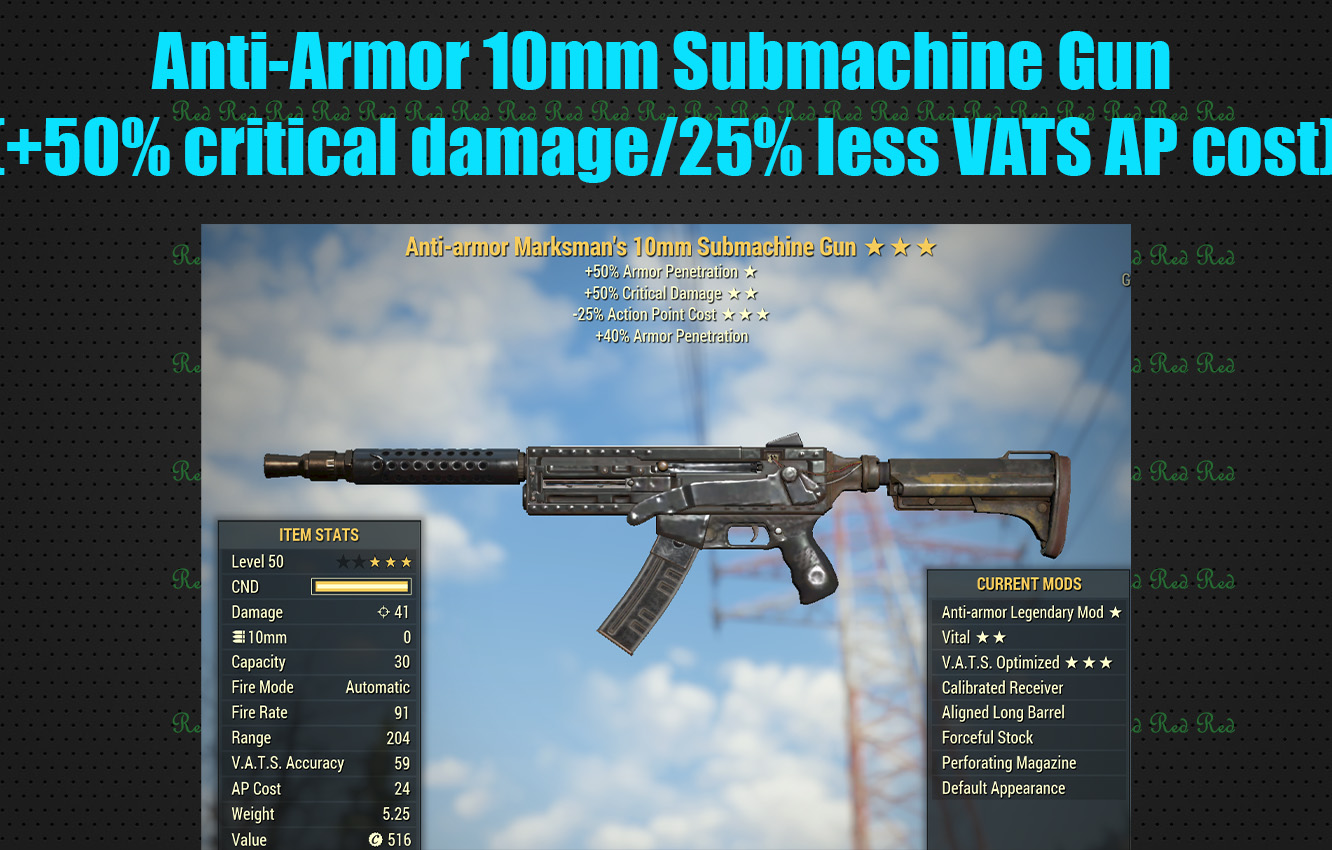This screenshot has width=1332, height=850.
Task: Select the second star beside Vital mod
Action: click(997, 637)
